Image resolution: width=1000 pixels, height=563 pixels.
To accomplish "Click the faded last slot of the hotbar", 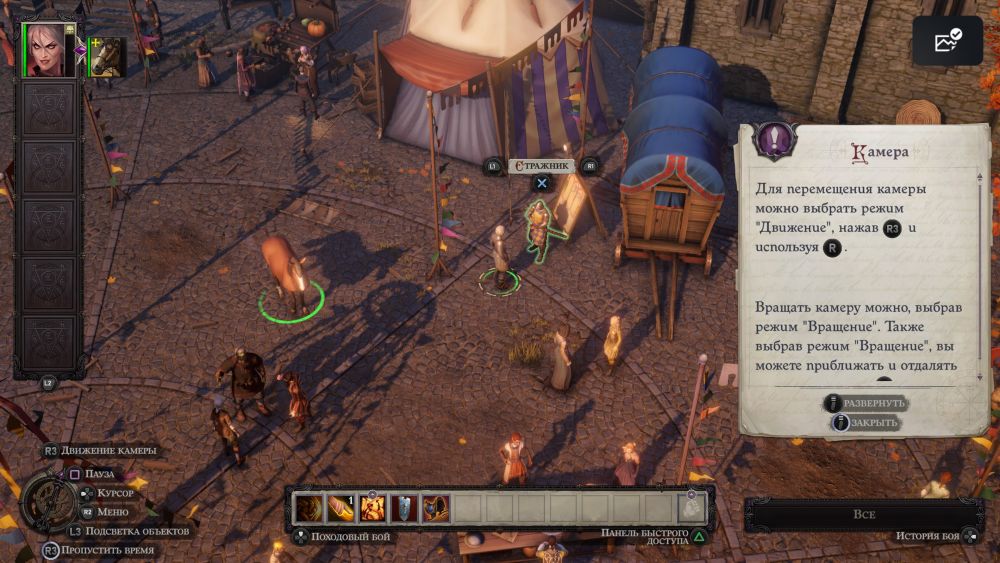I will (x=692, y=508).
